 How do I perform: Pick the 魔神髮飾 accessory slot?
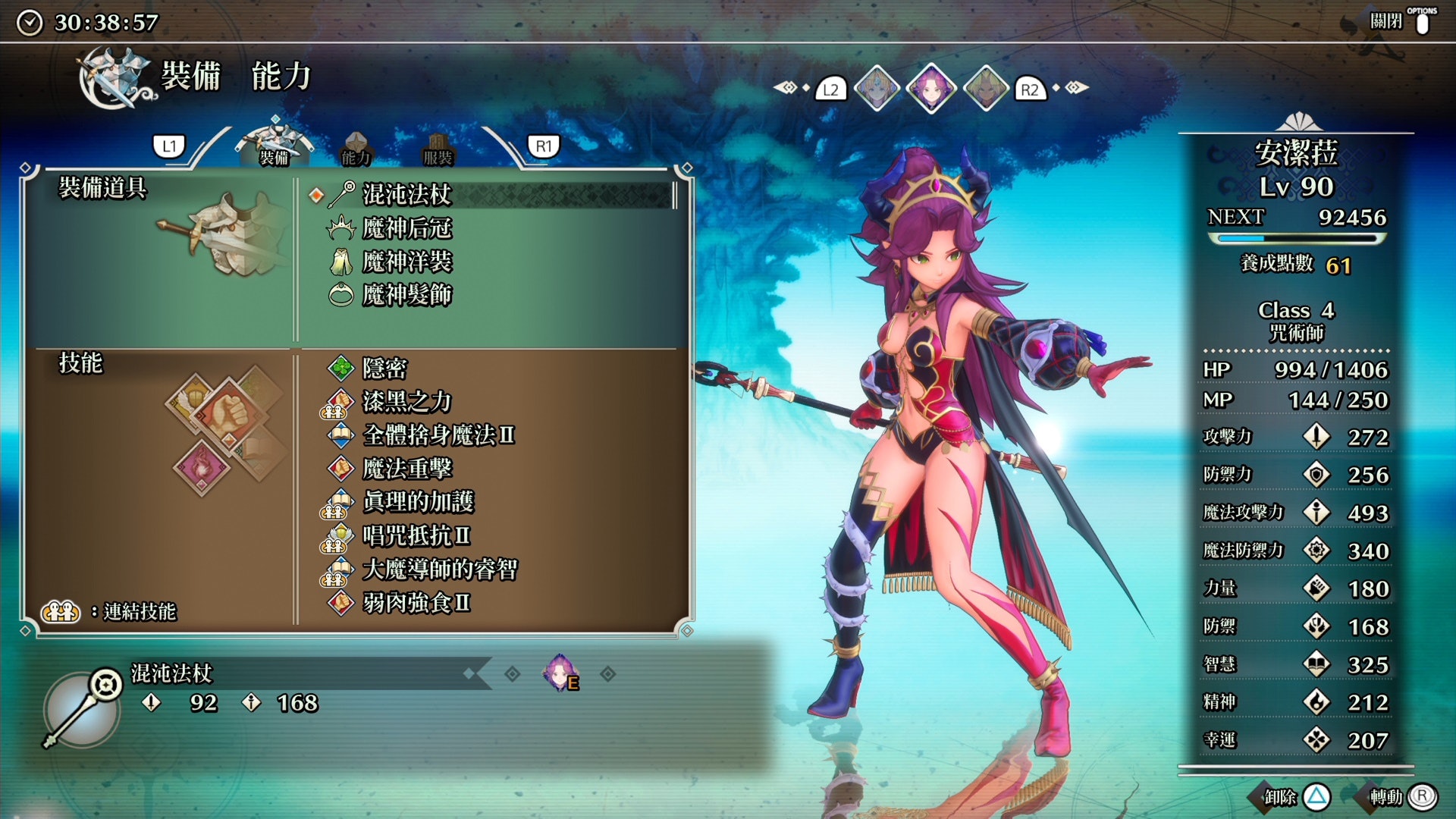[407, 295]
